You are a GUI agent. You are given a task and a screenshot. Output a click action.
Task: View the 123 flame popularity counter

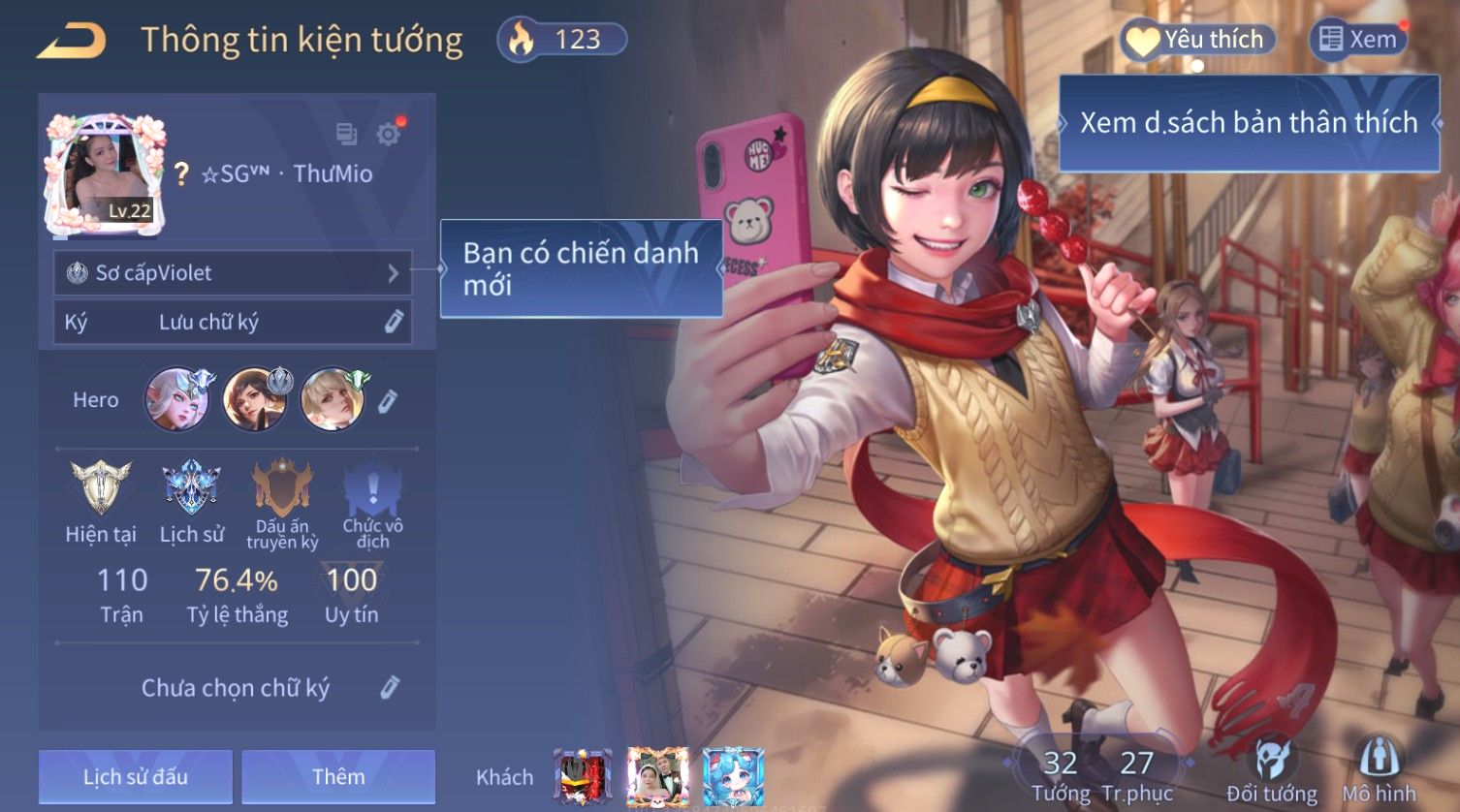click(x=562, y=40)
